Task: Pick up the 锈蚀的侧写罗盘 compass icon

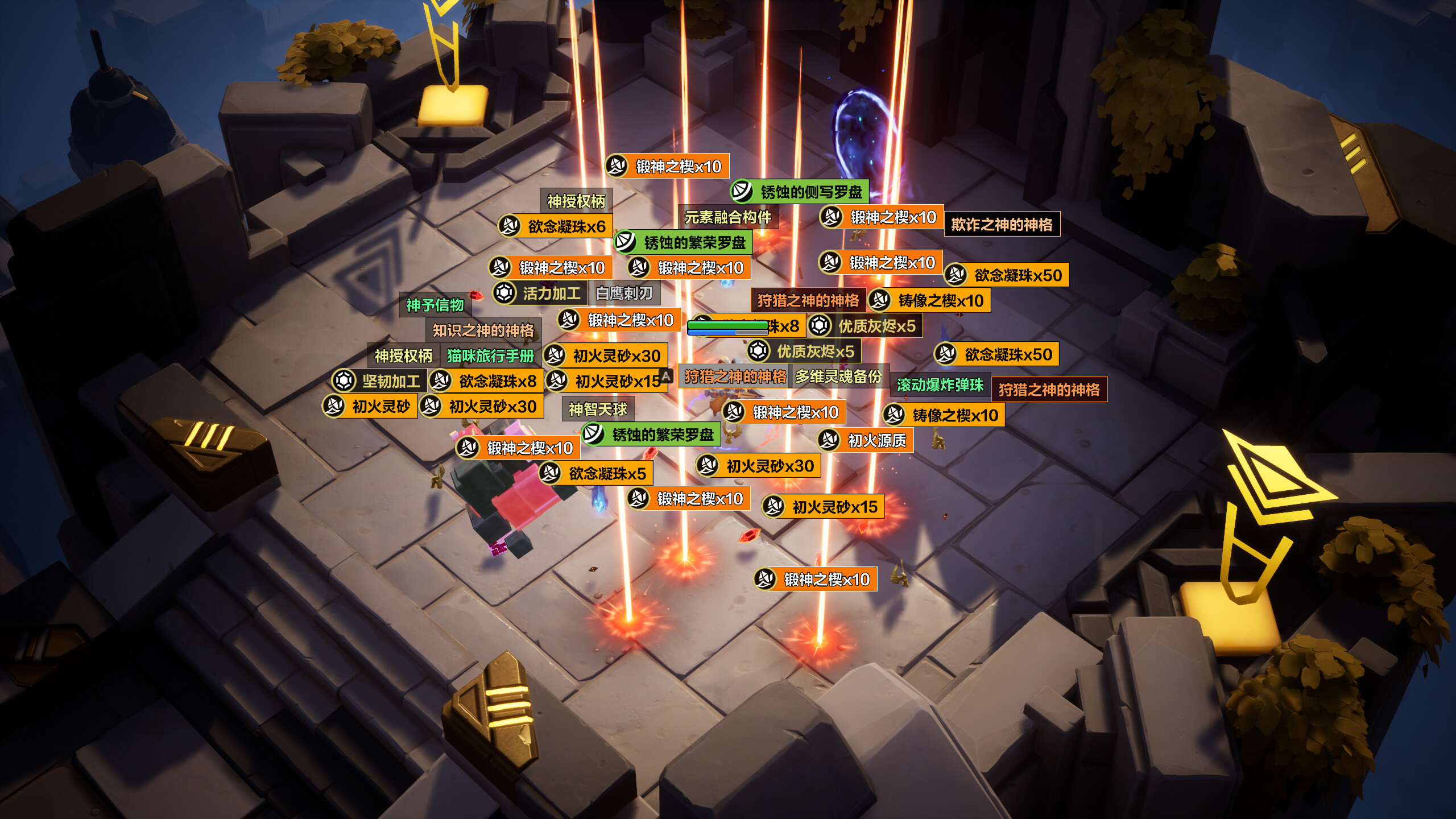Action: [742, 191]
